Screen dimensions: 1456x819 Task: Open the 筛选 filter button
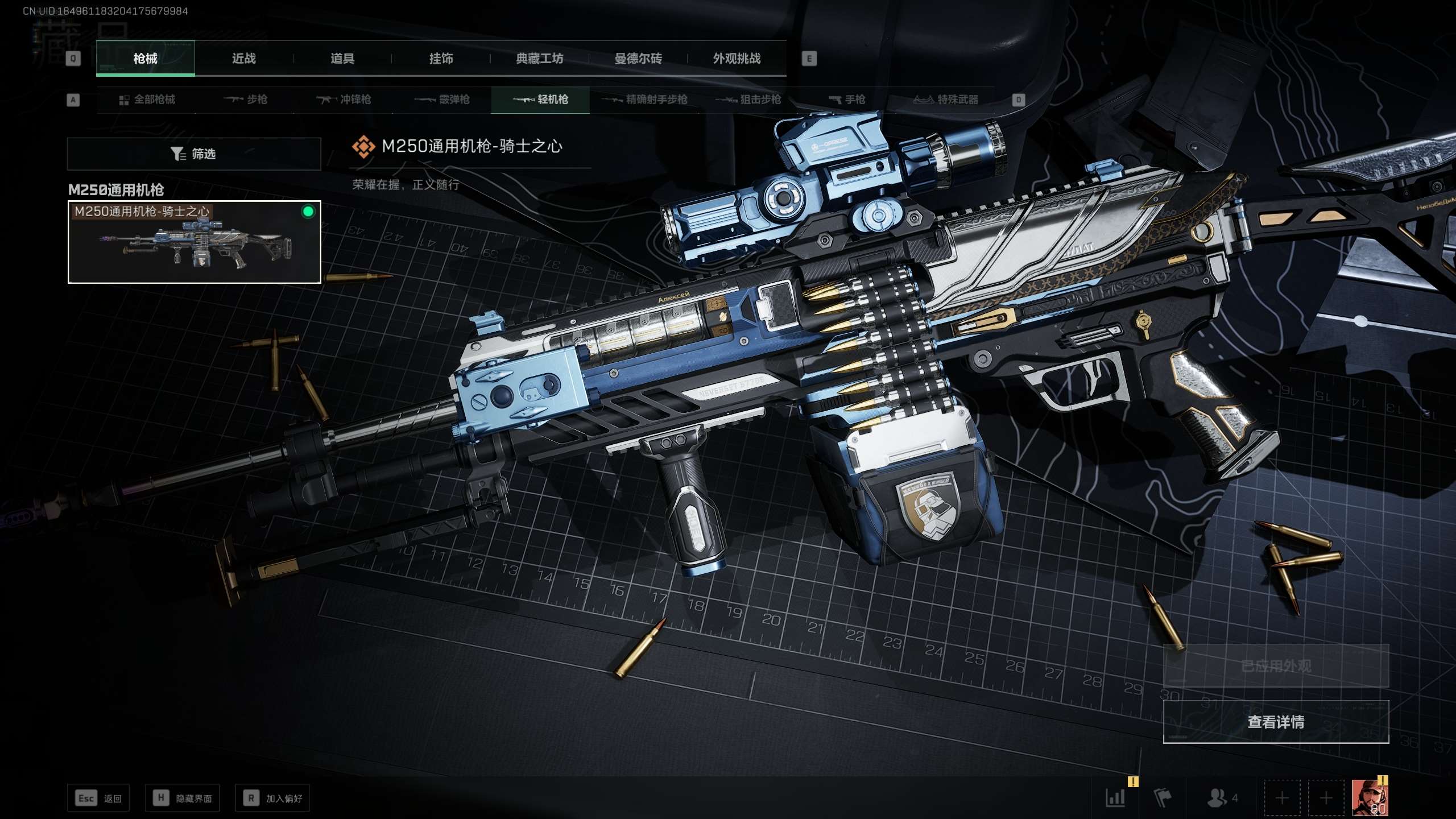point(193,154)
